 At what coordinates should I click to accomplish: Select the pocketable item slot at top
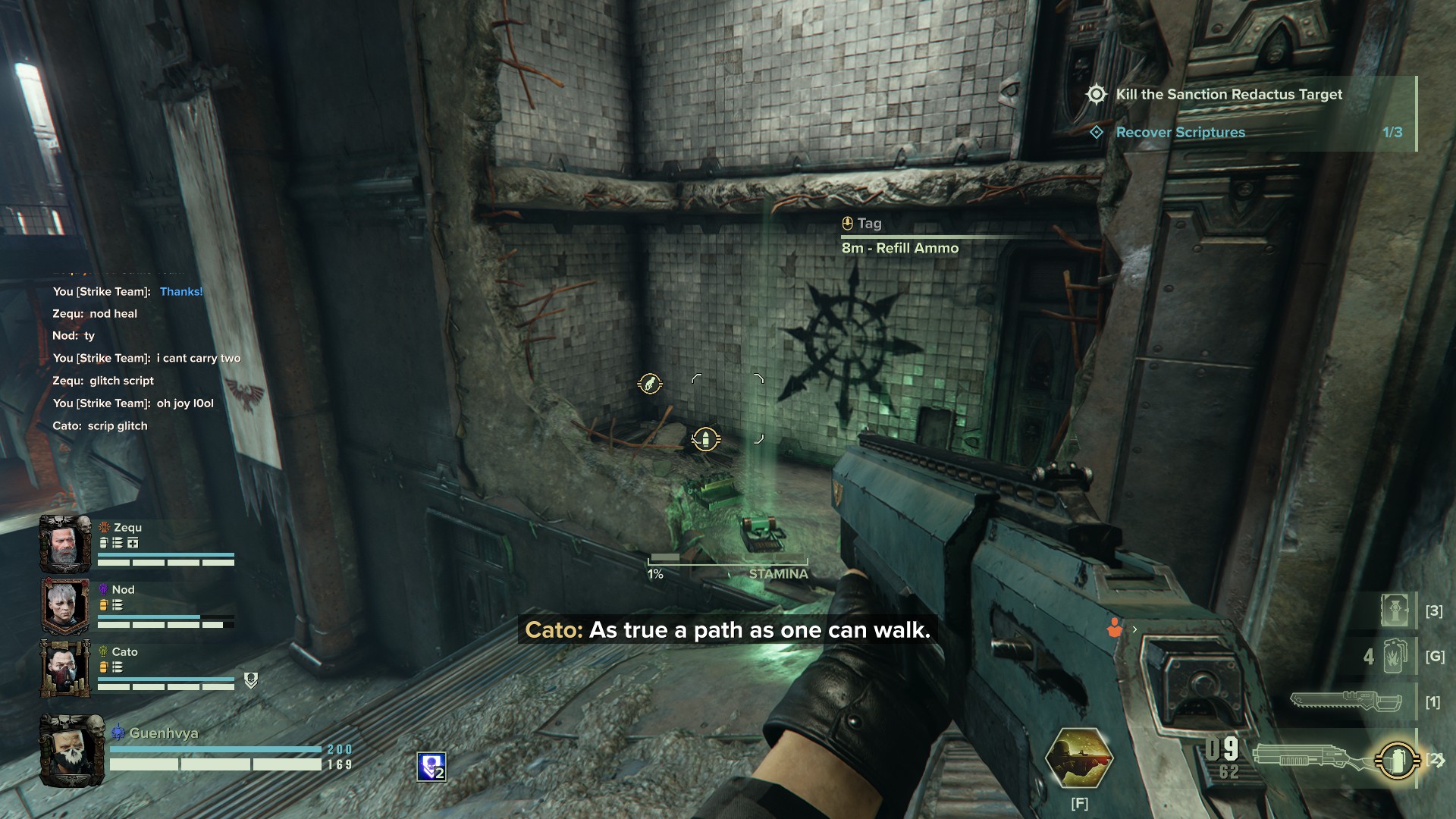point(1395,610)
